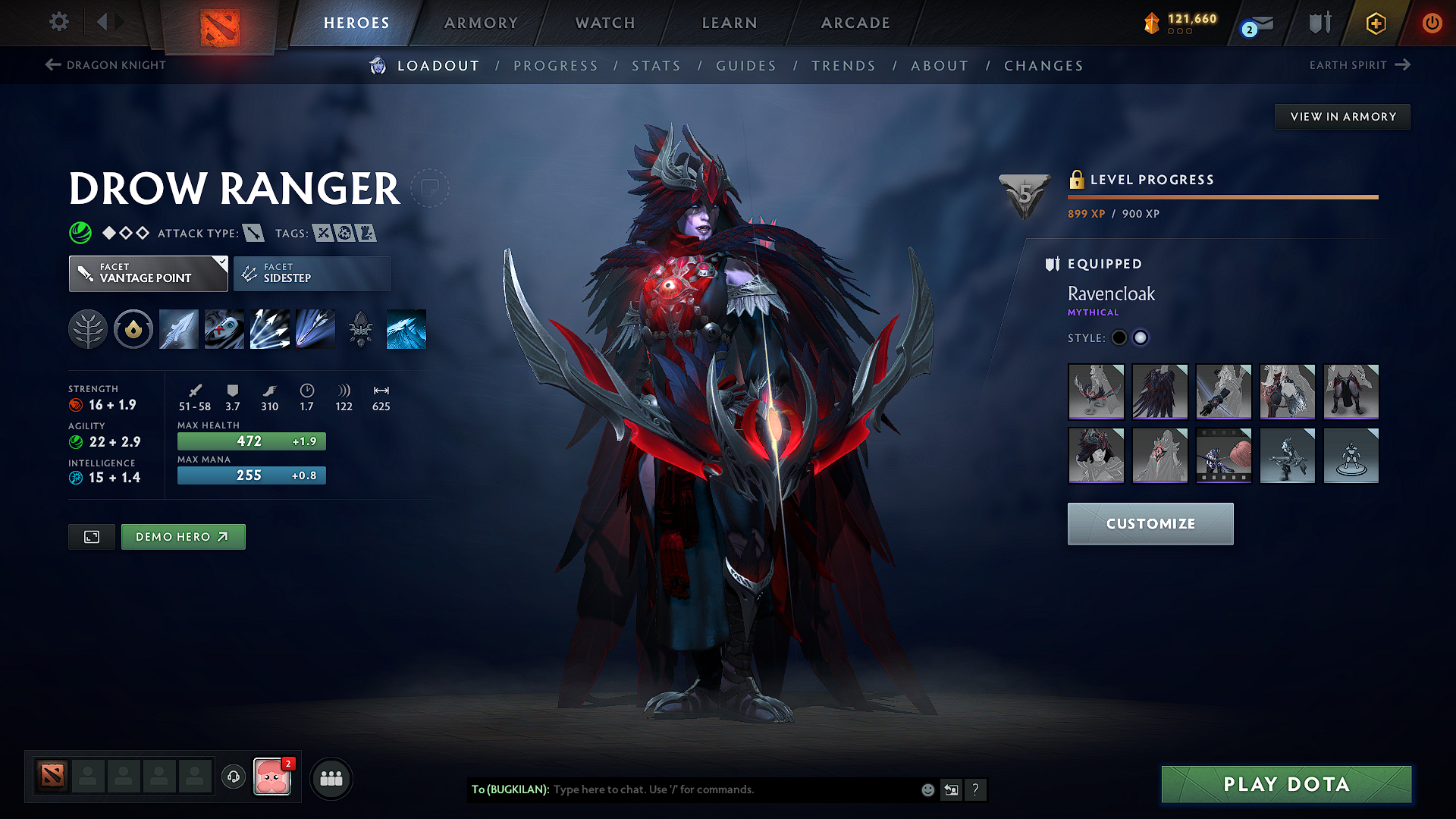
Task: Switch to the Armory tab
Action: coord(481,23)
